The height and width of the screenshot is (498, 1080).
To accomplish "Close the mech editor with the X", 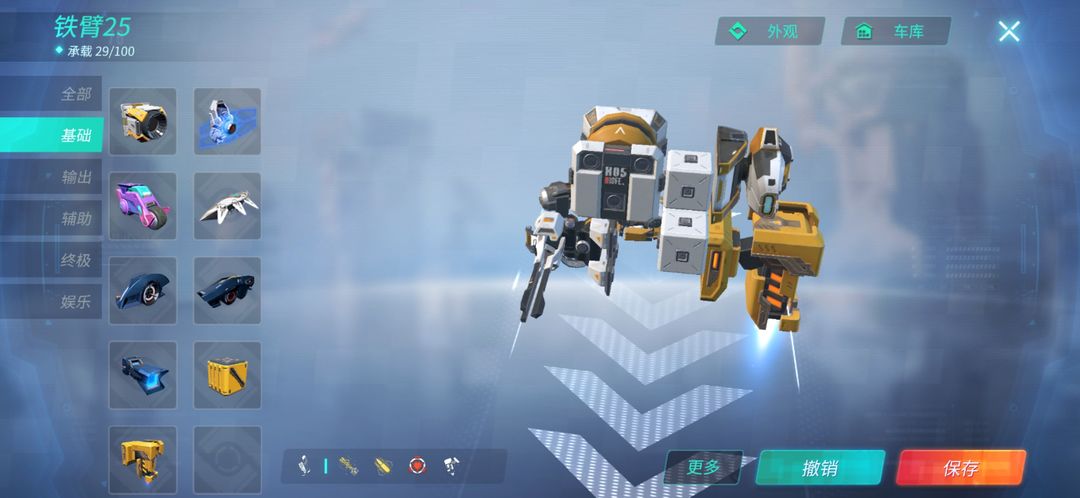I will click(1008, 31).
